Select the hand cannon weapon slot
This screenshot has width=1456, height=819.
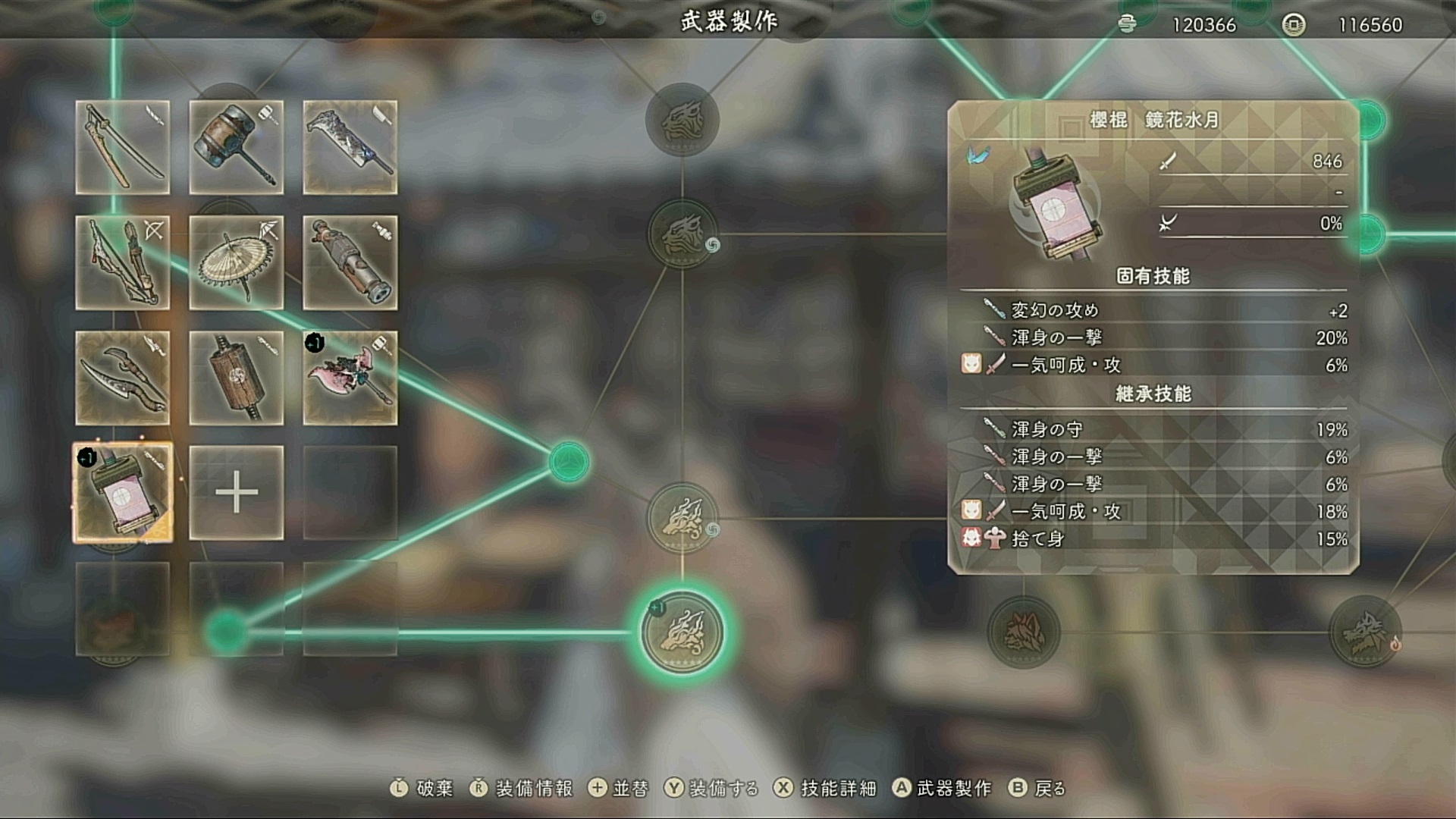coord(350,262)
